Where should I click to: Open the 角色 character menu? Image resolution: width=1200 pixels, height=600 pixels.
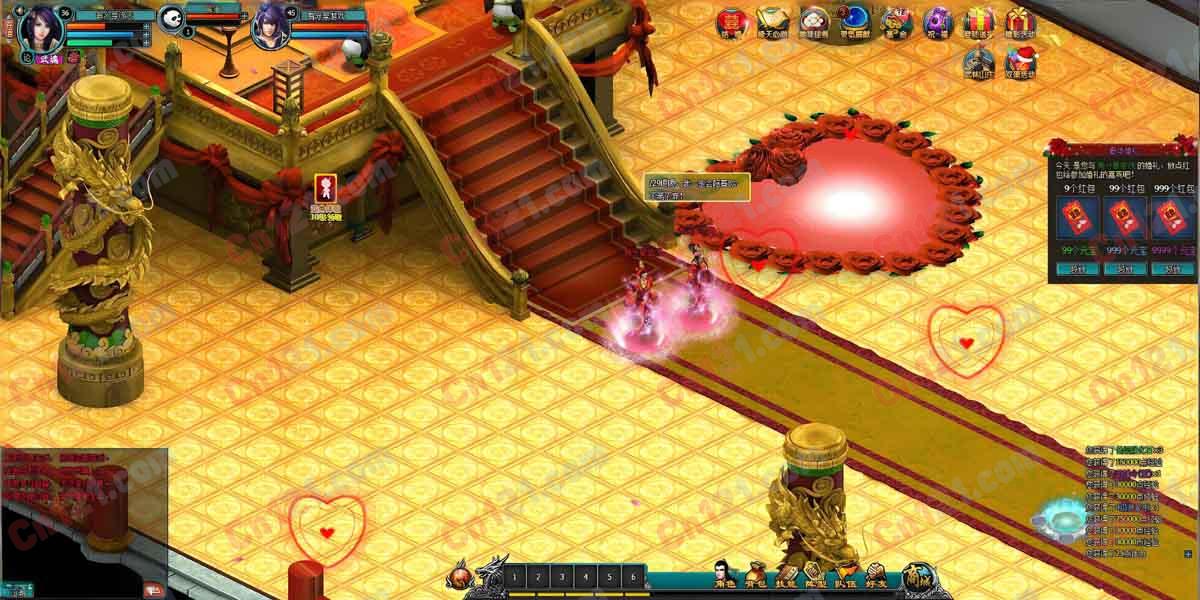click(726, 575)
